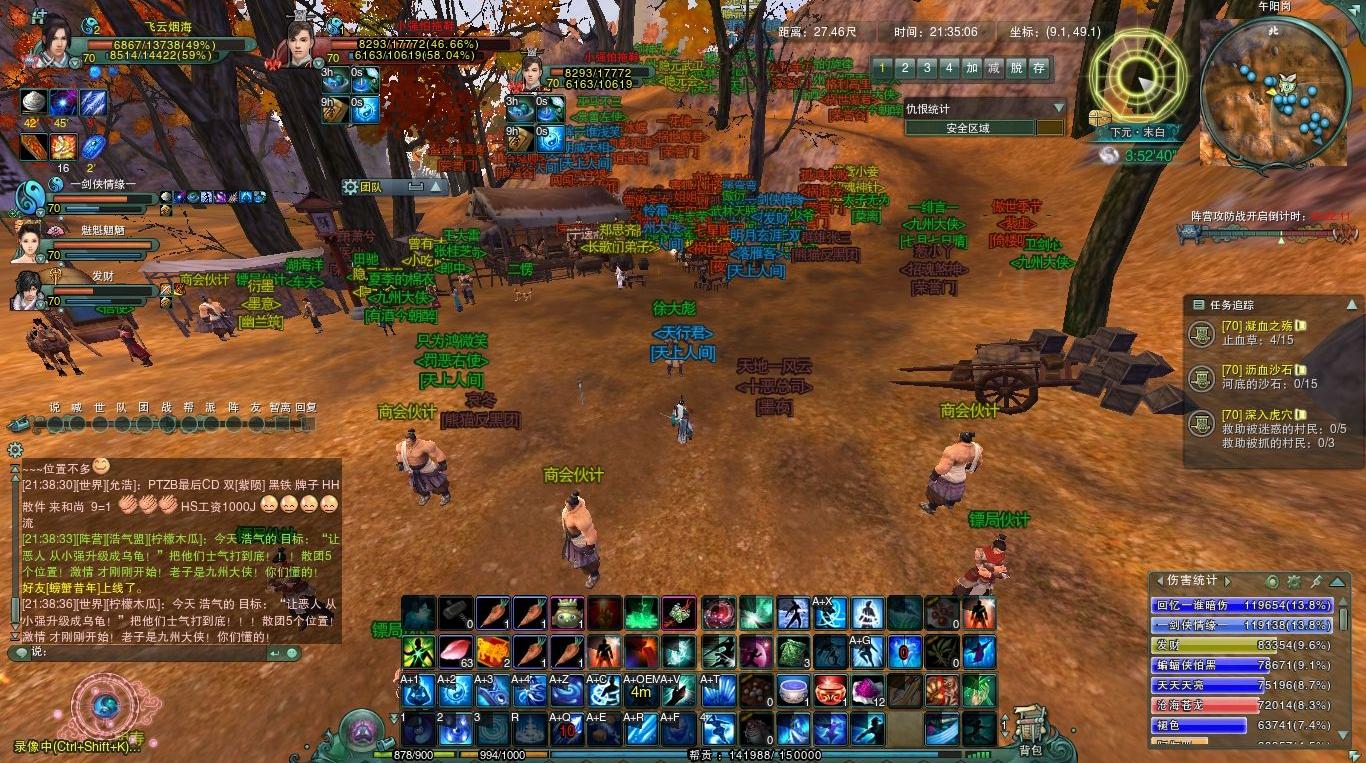
Task: Open the 背包 backpack
Action: pos(1030,728)
